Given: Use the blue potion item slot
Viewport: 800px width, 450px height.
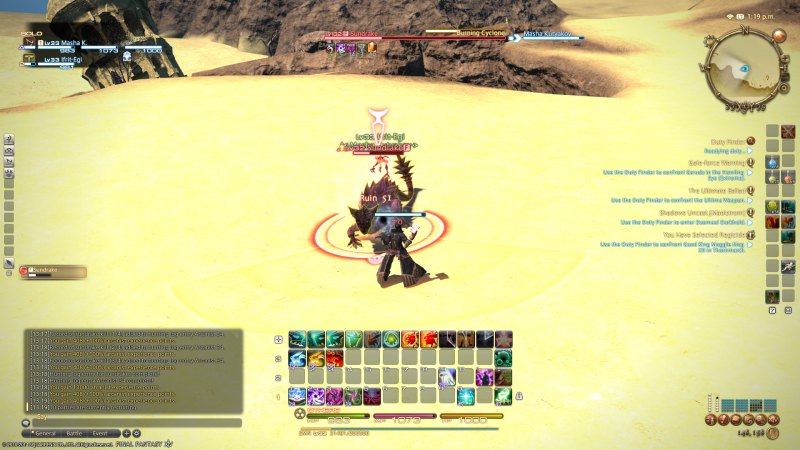Looking at the screenshot, I should 773,162.
